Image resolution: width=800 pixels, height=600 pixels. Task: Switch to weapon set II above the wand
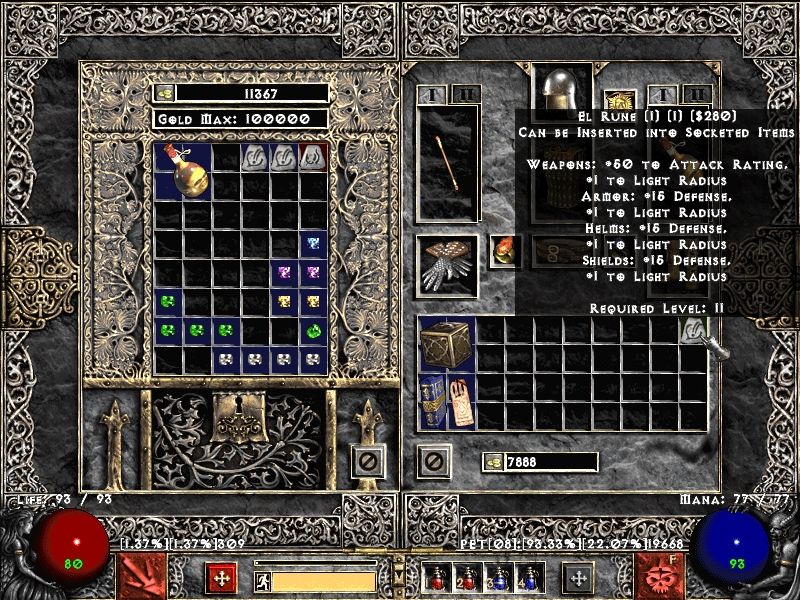click(x=465, y=95)
